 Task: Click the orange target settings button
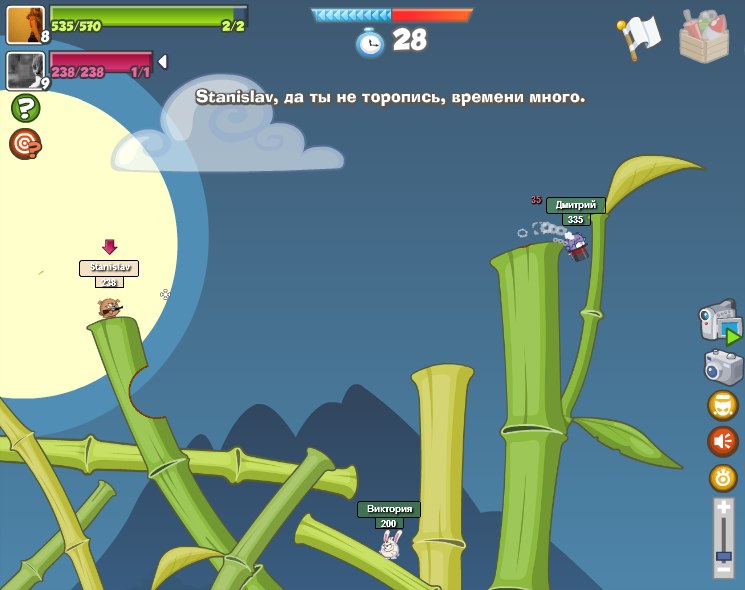722,478
